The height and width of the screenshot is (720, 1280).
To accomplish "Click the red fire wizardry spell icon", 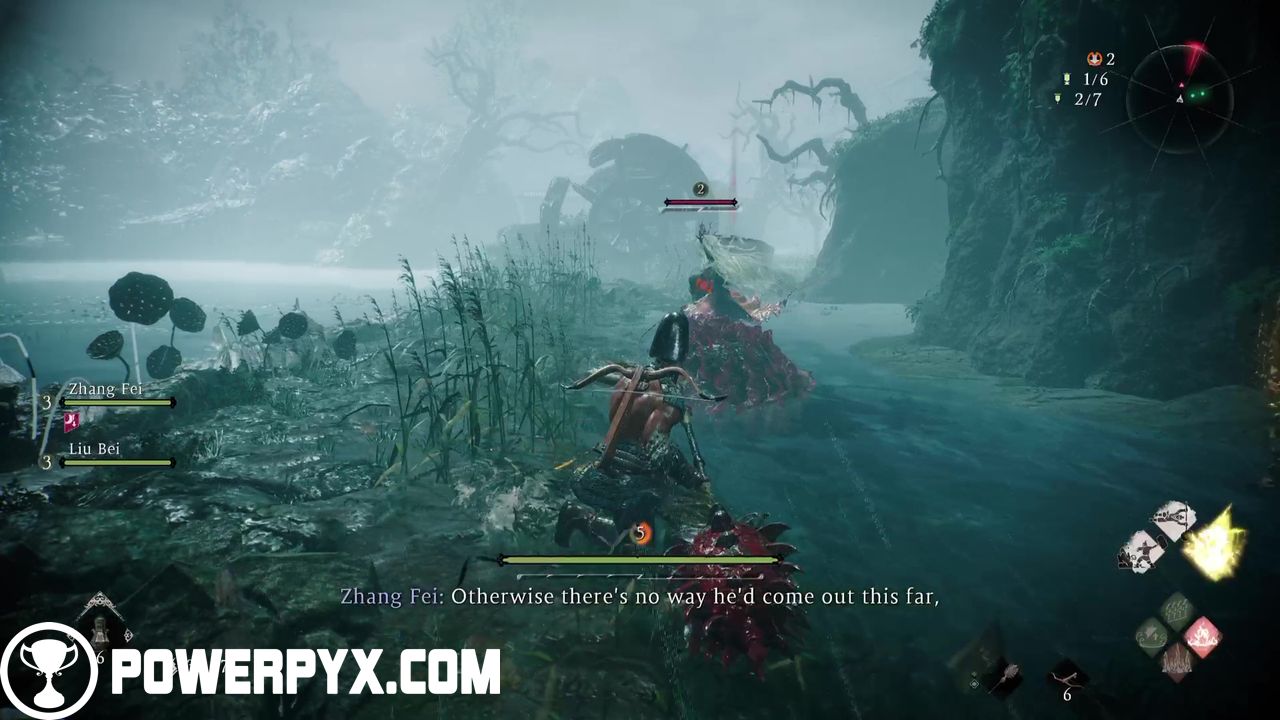I will [x=1204, y=636].
